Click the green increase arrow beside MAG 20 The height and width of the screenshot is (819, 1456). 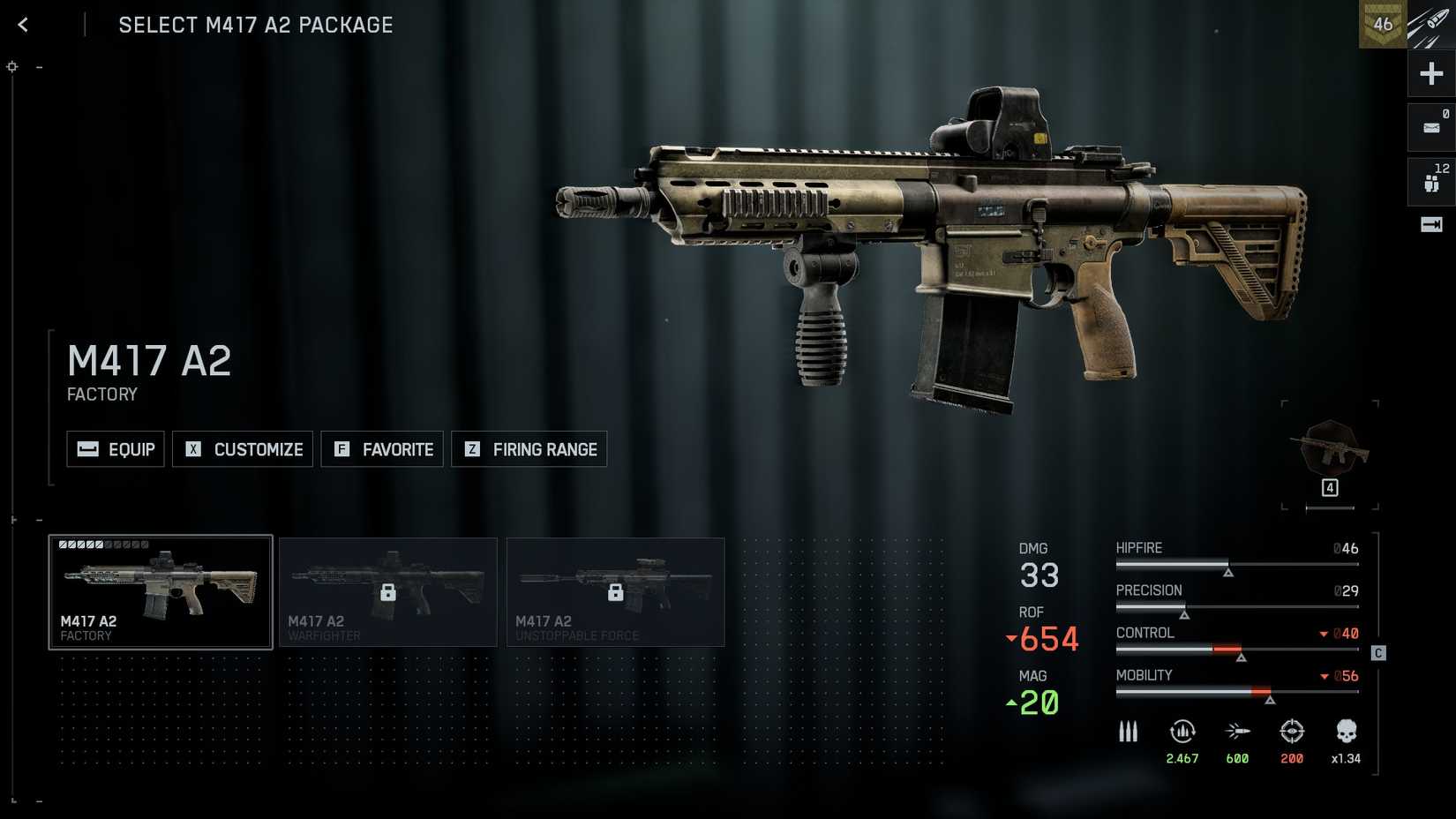pyautogui.click(x=1011, y=703)
